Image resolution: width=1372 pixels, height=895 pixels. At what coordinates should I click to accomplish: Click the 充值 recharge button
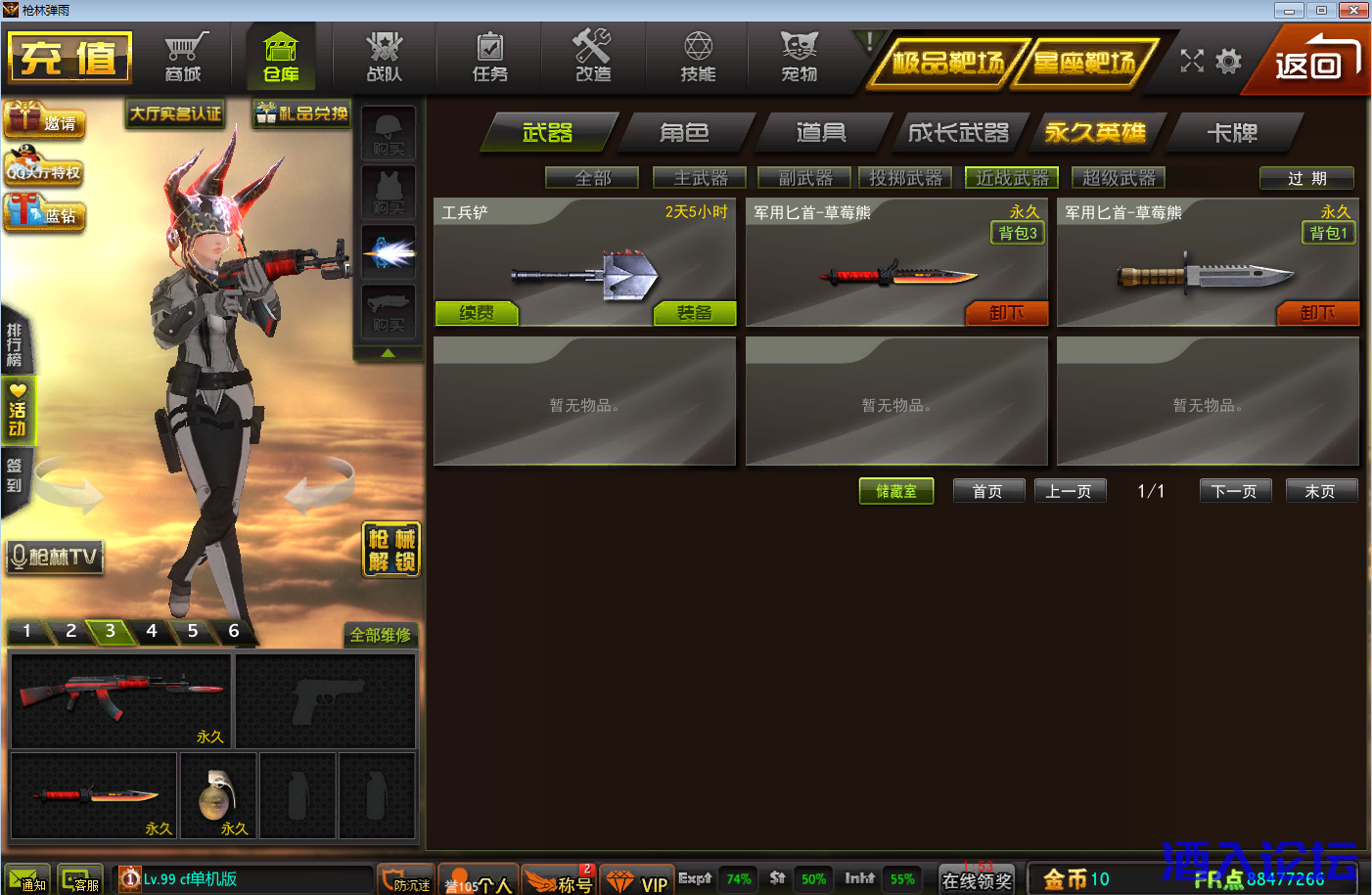[69, 58]
